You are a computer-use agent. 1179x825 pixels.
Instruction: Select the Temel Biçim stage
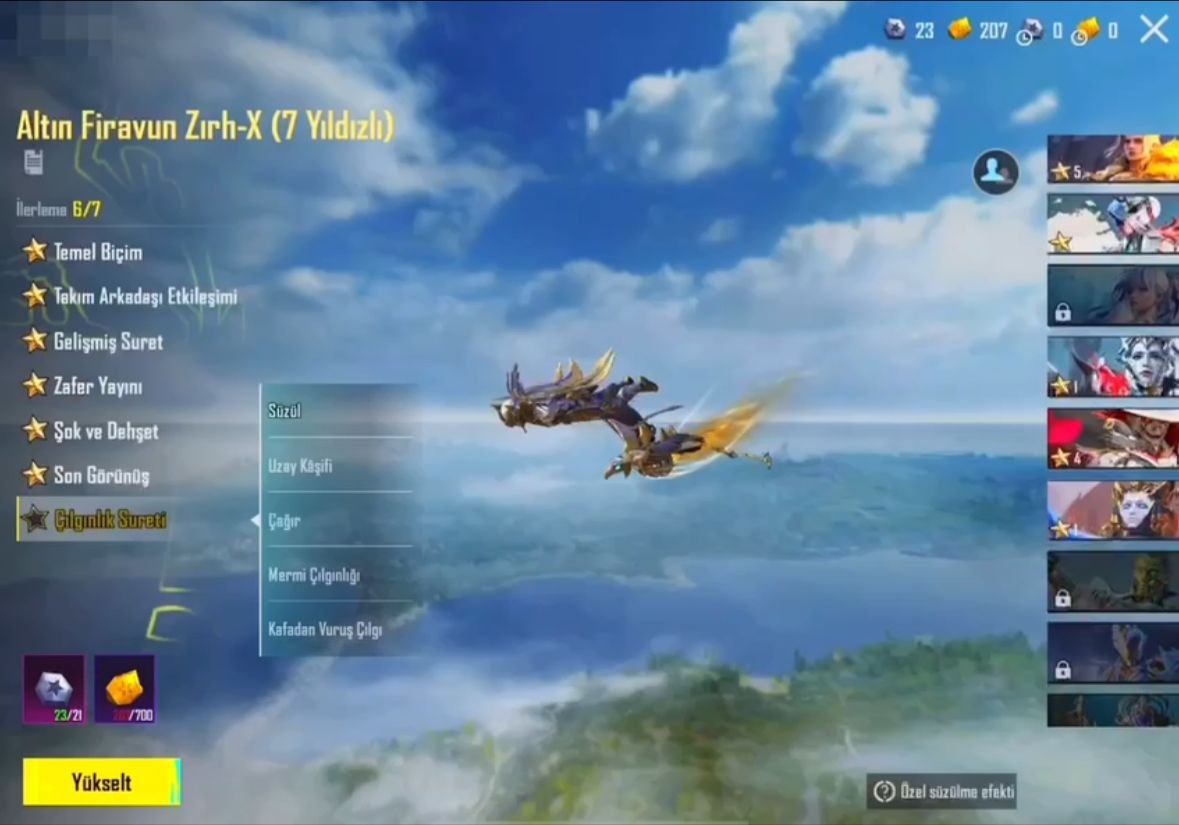(97, 252)
